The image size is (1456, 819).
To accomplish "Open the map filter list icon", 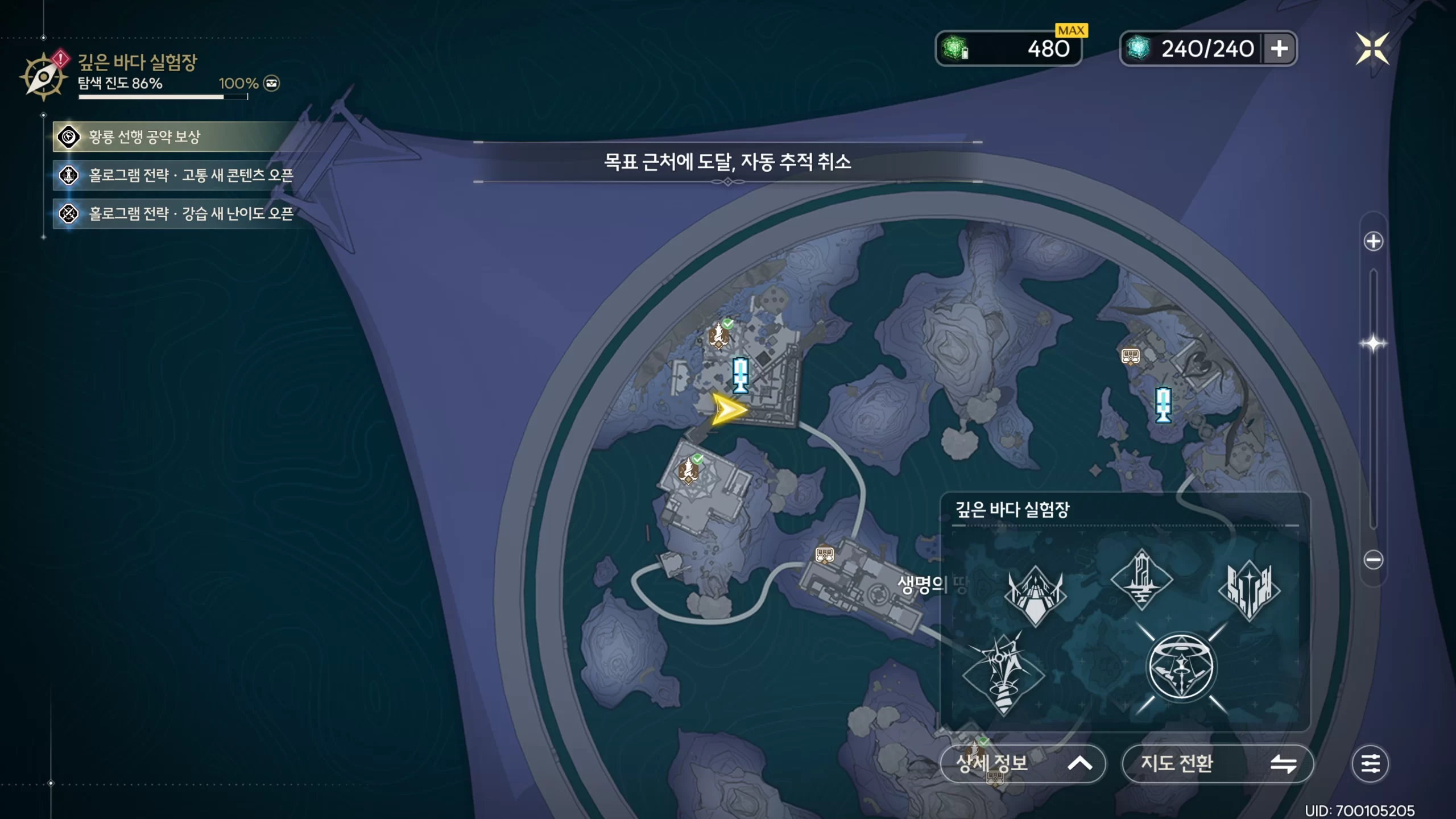I will pyautogui.click(x=1370, y=763).
